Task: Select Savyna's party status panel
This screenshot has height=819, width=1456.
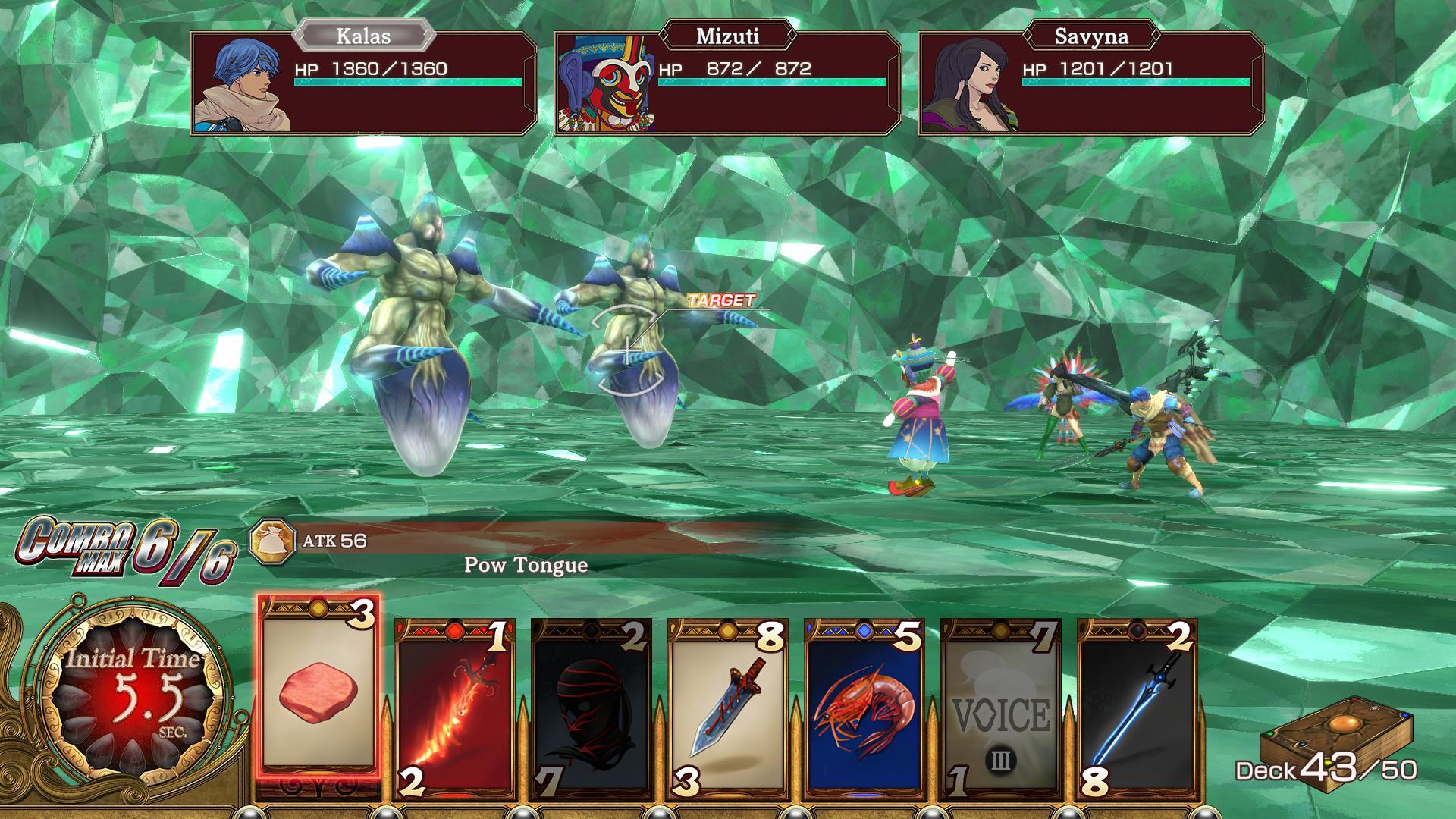Action: [1092, 83]
